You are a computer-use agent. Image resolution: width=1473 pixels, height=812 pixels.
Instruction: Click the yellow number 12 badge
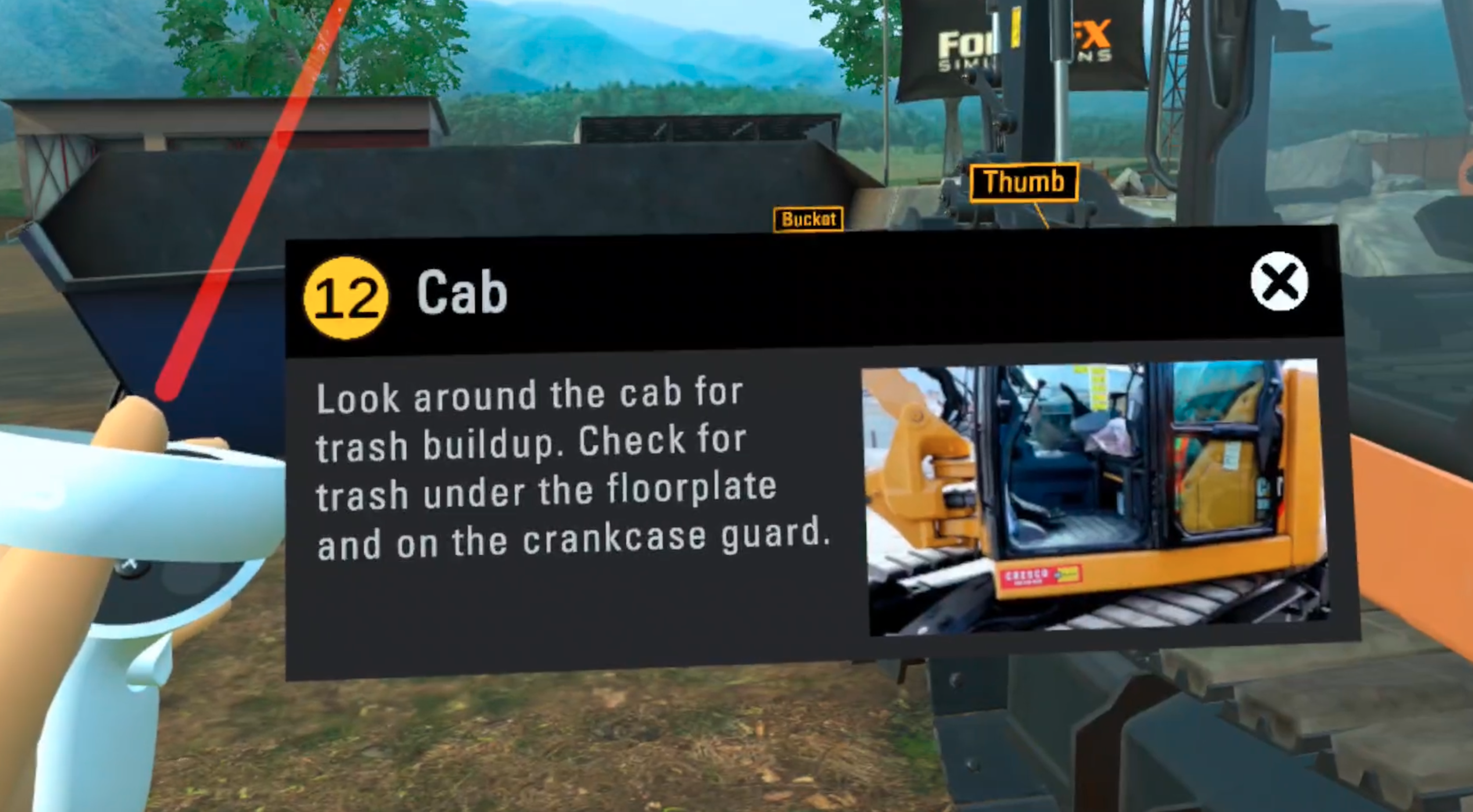pyautogui.click(x=345, y=298)
